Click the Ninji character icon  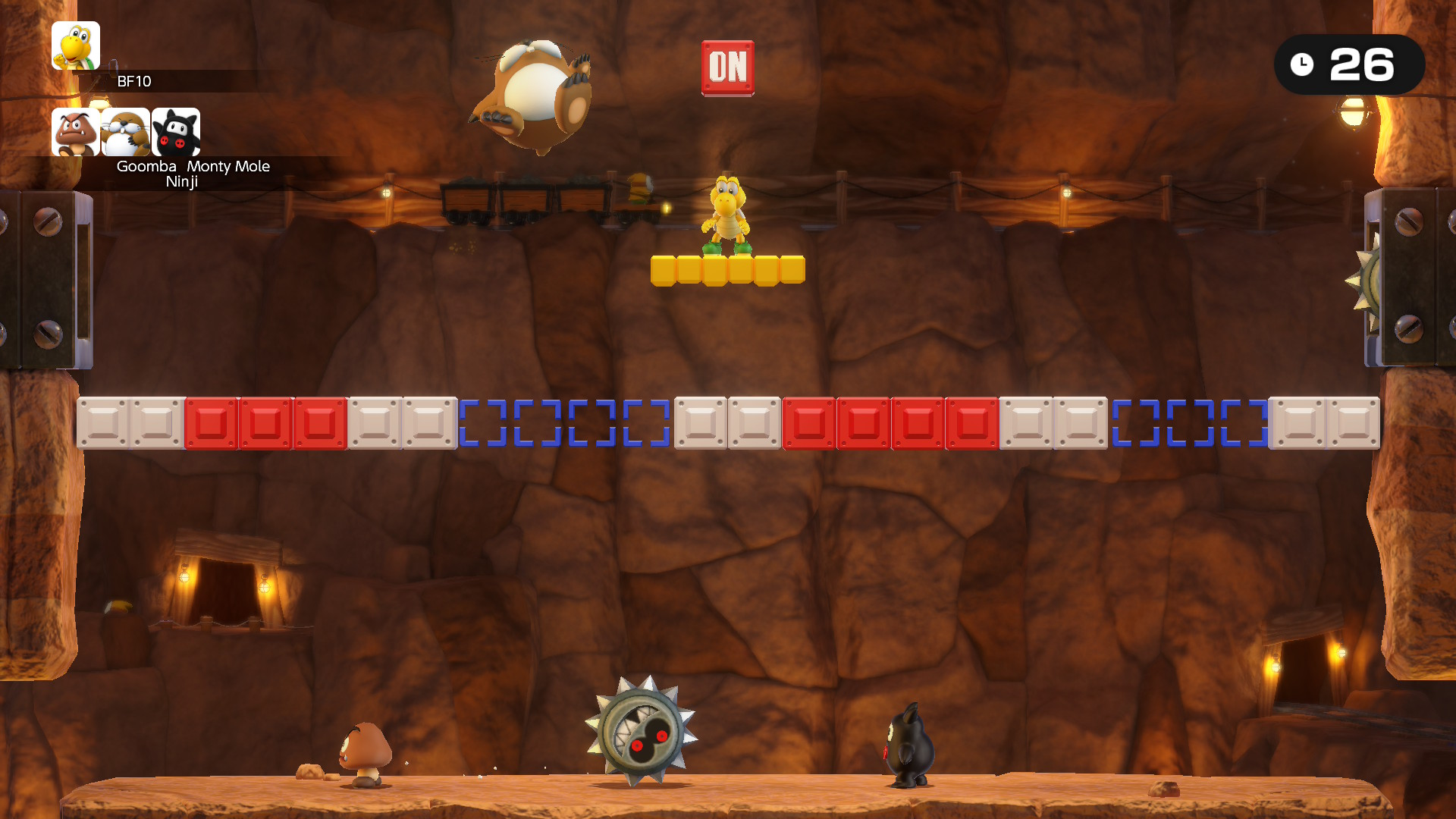(x=175, y=131)
